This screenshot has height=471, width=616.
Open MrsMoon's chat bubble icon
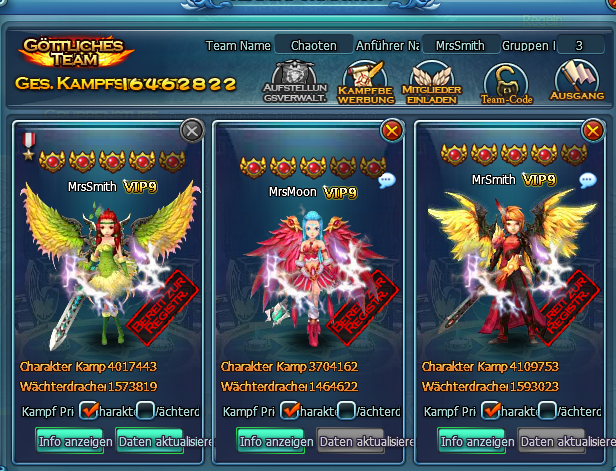(387, 180)
